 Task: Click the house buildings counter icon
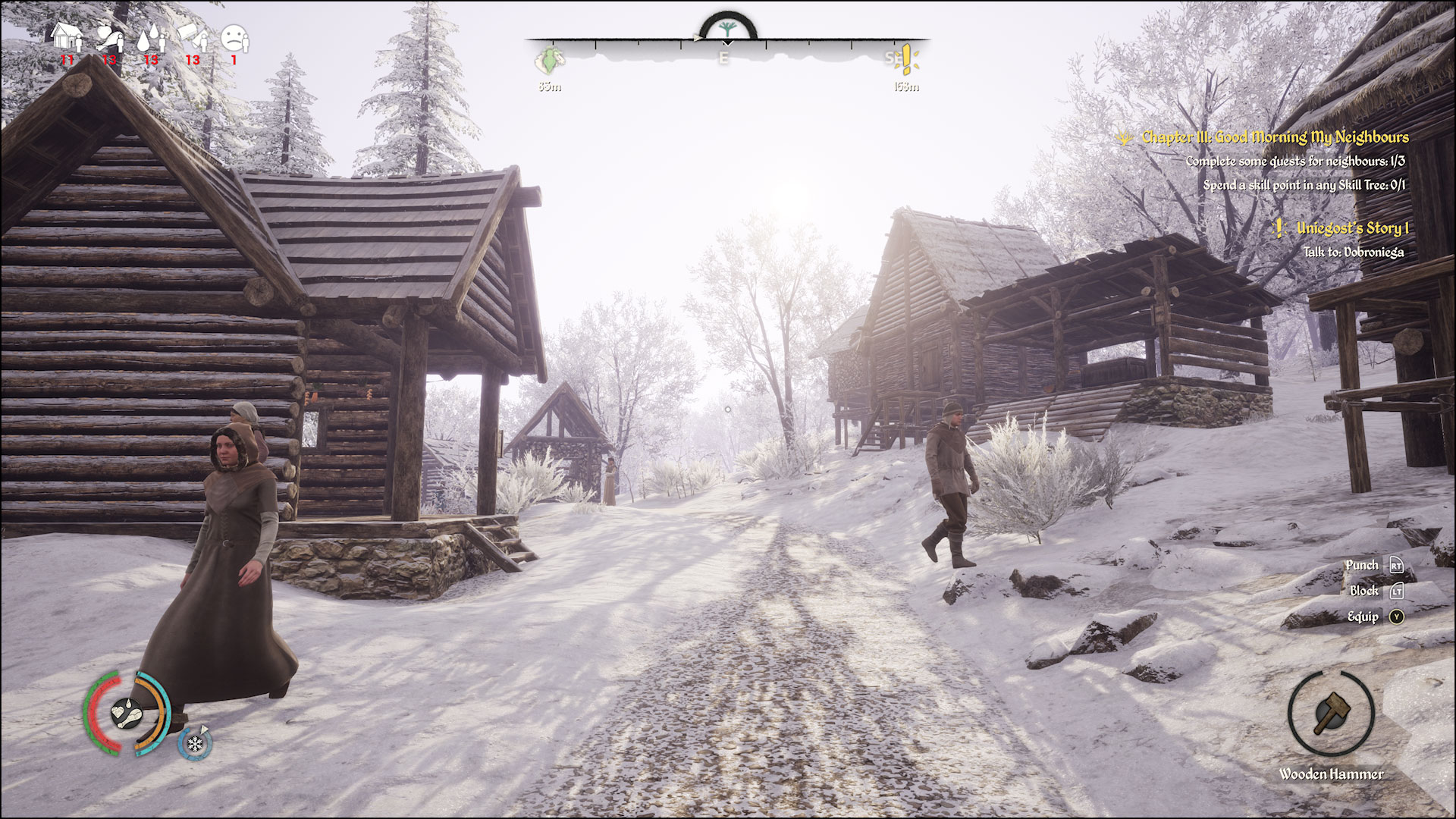(67, 36)
